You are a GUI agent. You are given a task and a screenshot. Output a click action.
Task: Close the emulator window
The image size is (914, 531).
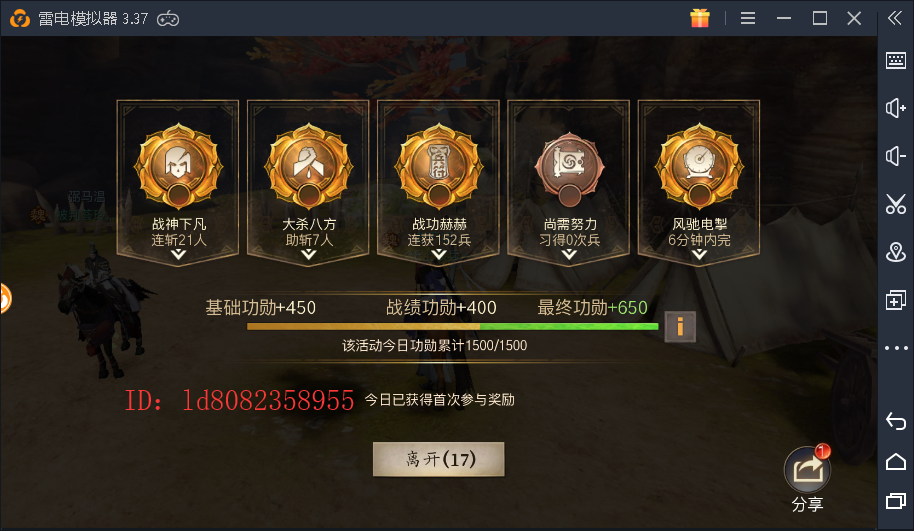(853, 18)
